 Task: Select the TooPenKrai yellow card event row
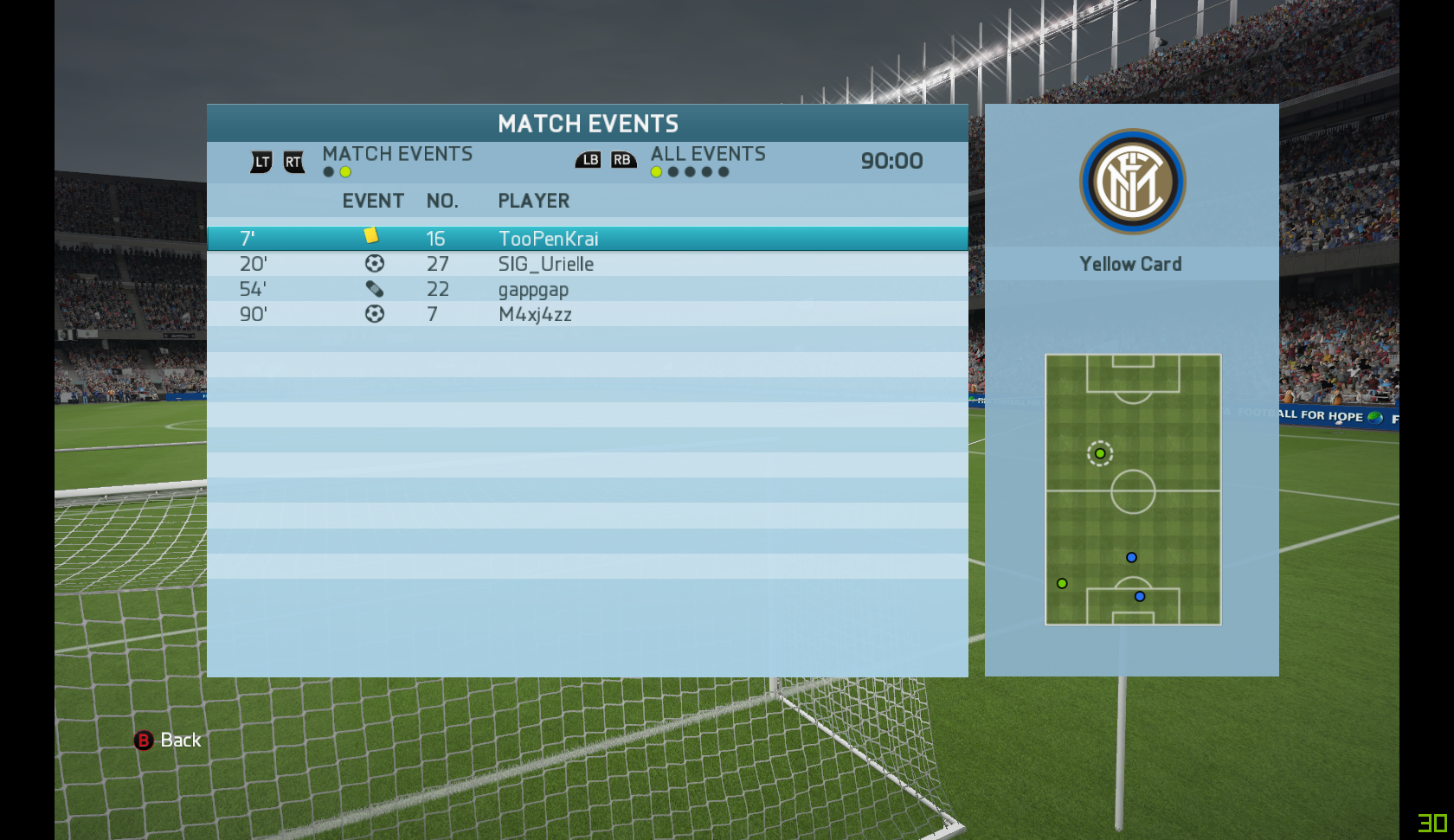pos(587,239)
